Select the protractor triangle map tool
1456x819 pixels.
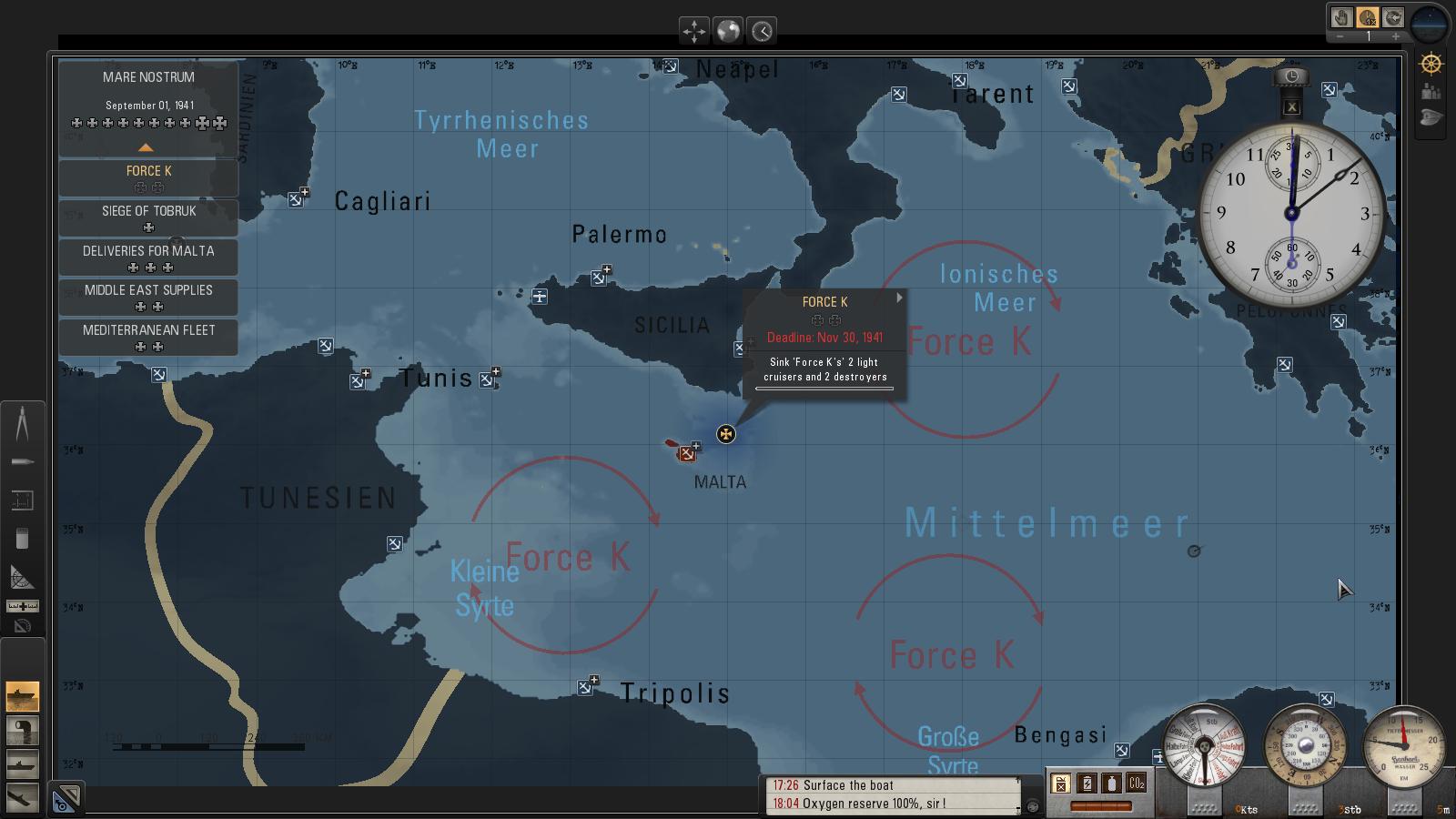(x=22, y=577)
